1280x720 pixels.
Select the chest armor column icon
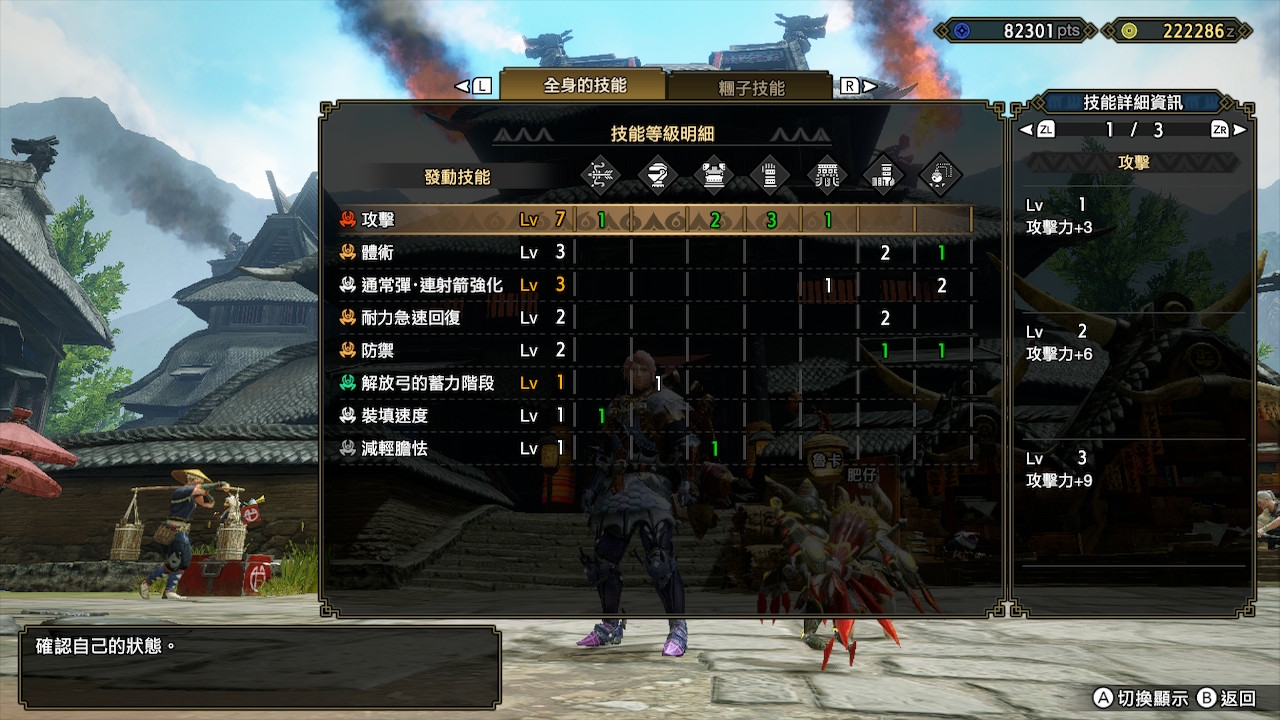point(714,175)
